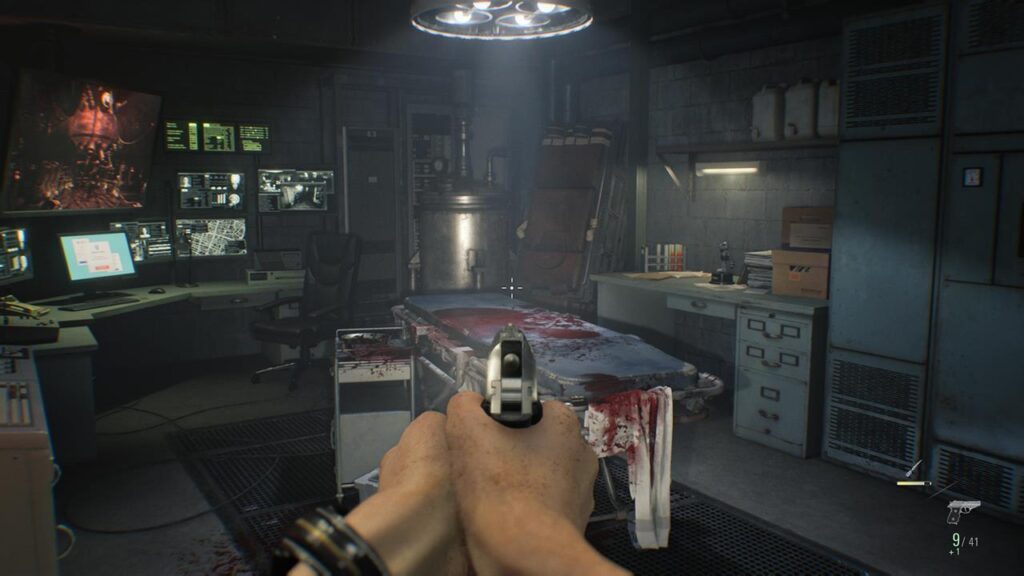This screenshot has width=1024, height=576.
Task: Select the pistol weapon icon
Action: click(x=962, y=510)
